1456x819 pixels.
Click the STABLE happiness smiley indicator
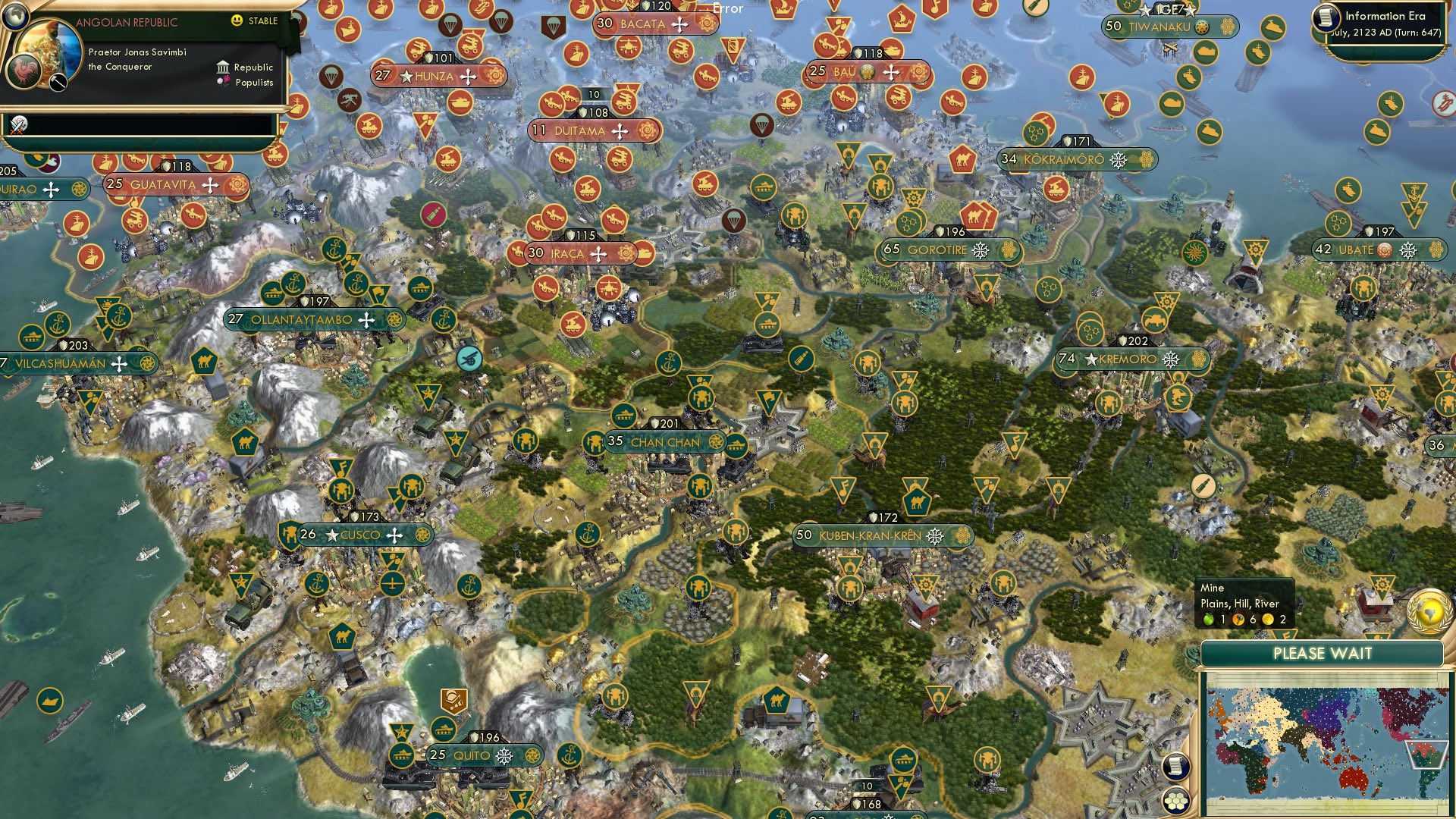[237, 22]
